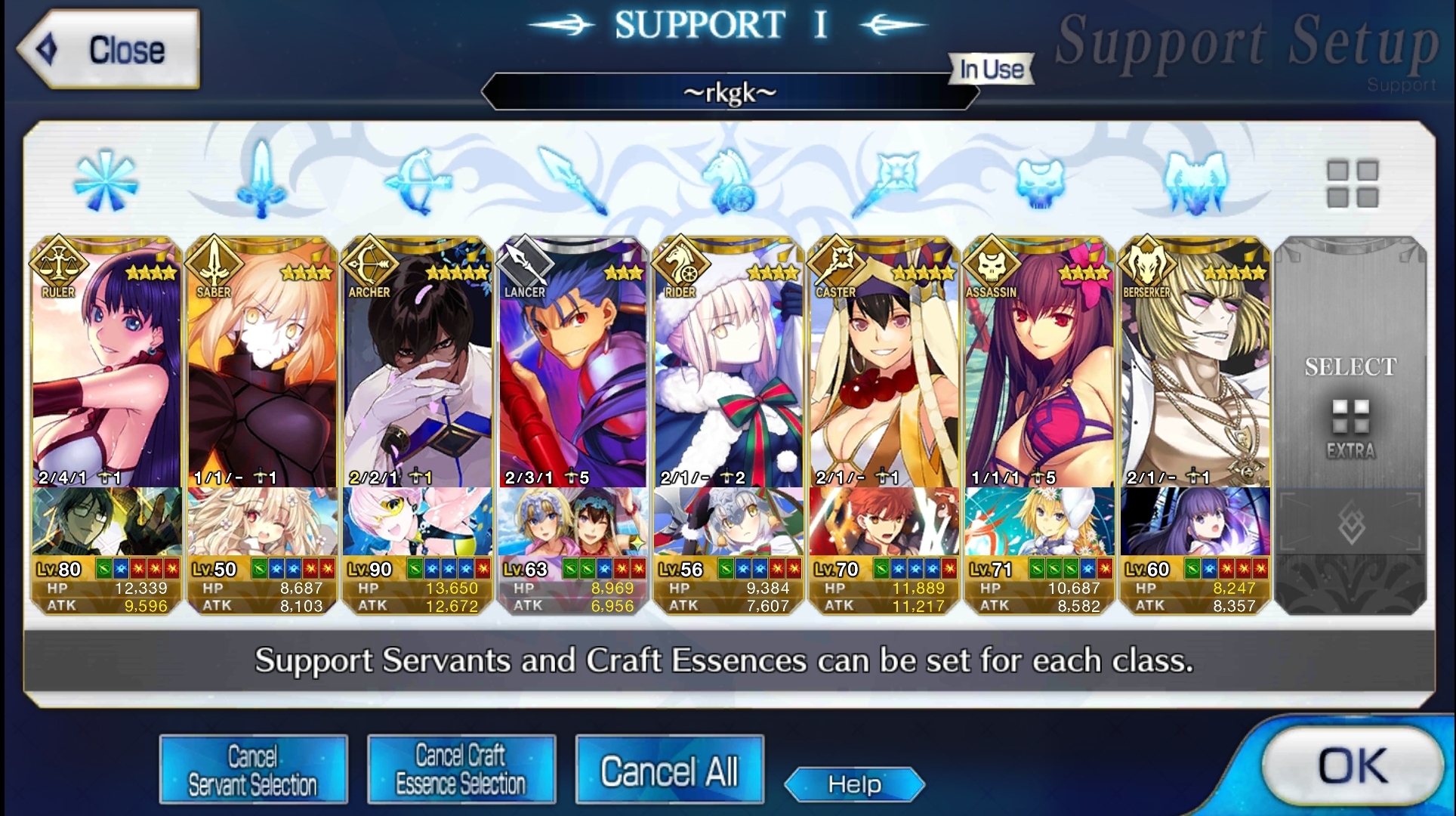The width and height of the screenshot is (1456, 816).
Task: Change the Berserker's craft essence
Action: [x=1195, y=523]
